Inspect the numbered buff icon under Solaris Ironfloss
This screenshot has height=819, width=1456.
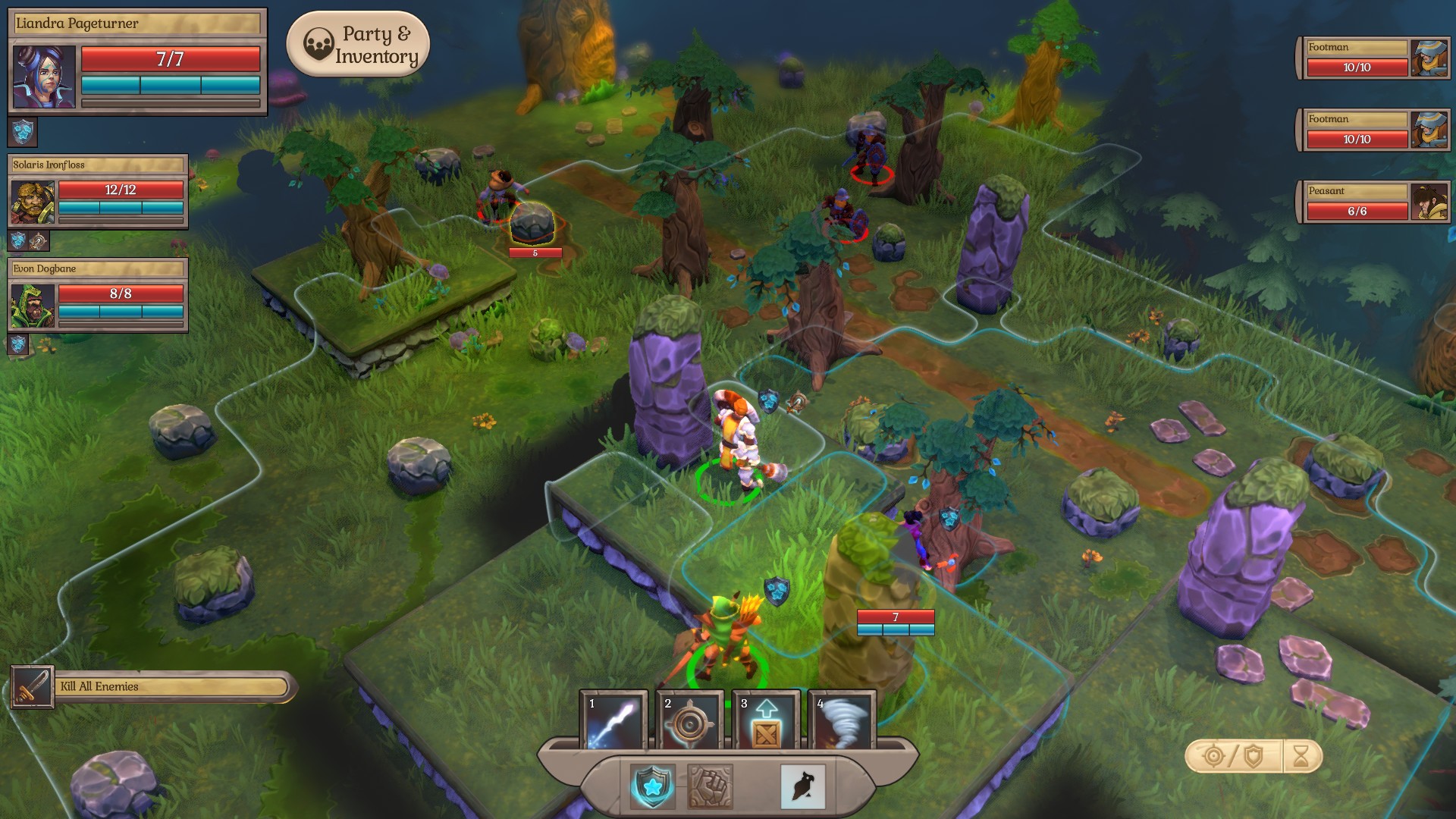click(x=38, y=242)
